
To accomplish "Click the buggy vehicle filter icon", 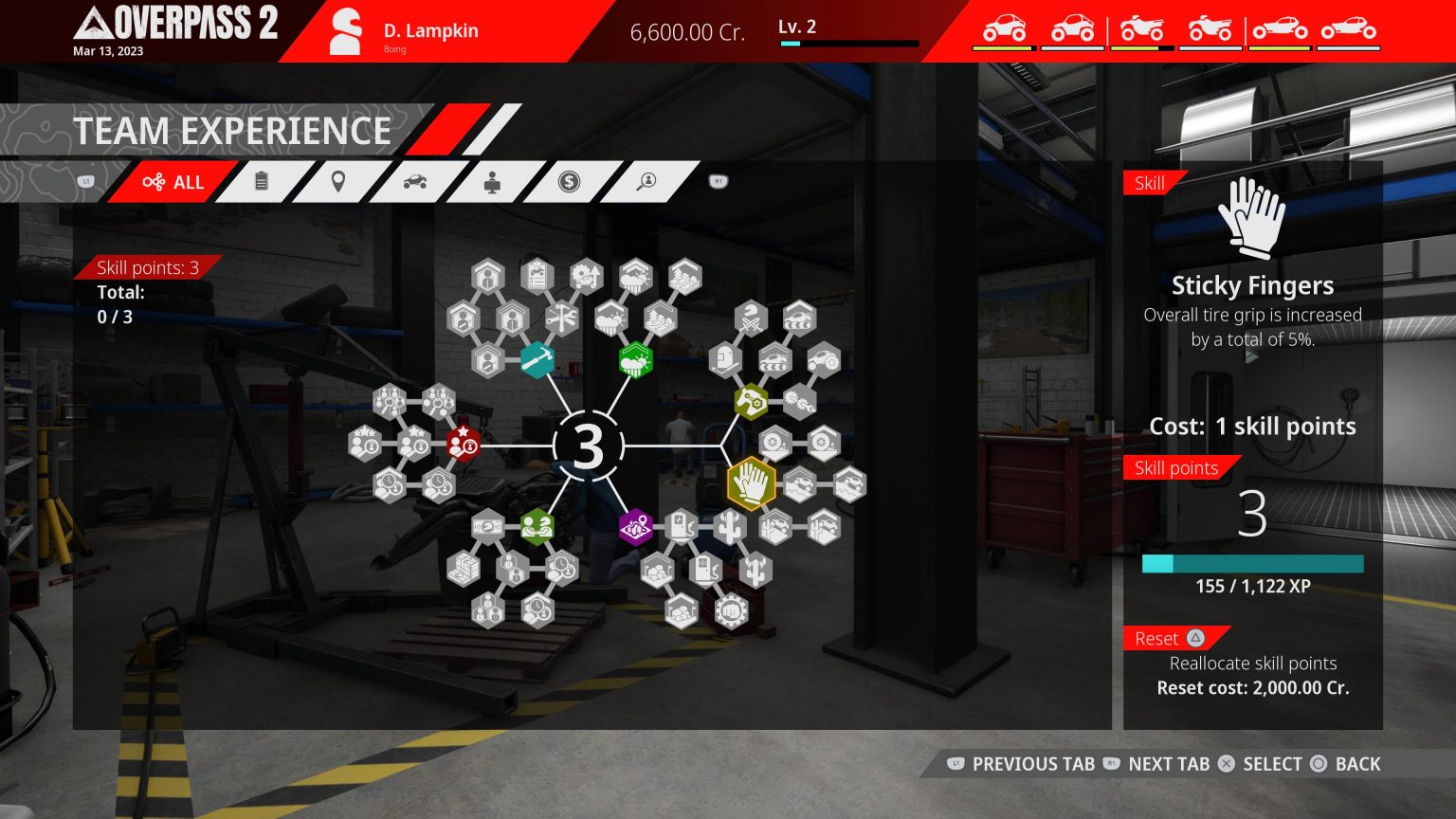I will click(415, 182).
